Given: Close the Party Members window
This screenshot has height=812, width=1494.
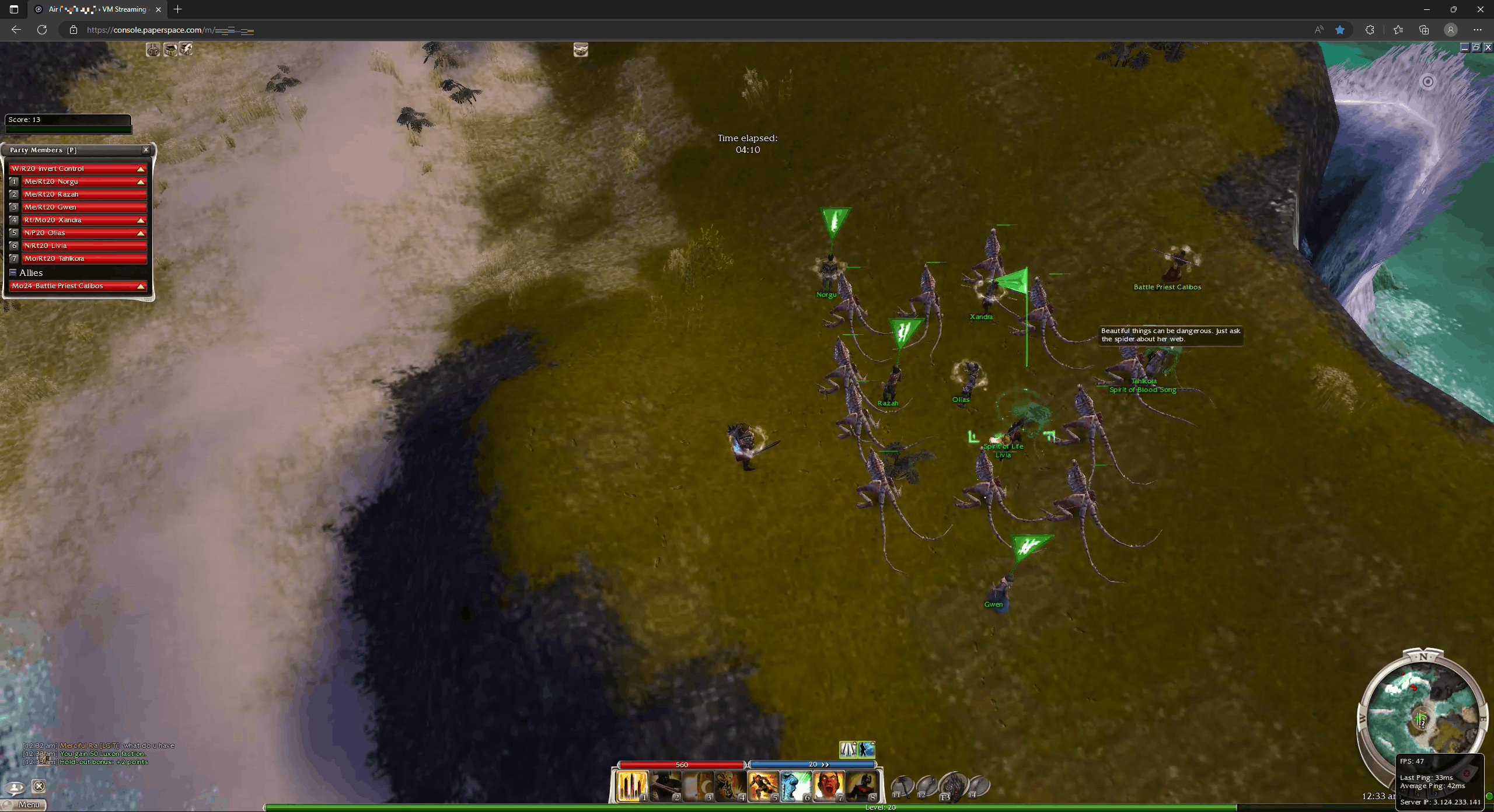Looking at the screenshot, I should 146,150.
